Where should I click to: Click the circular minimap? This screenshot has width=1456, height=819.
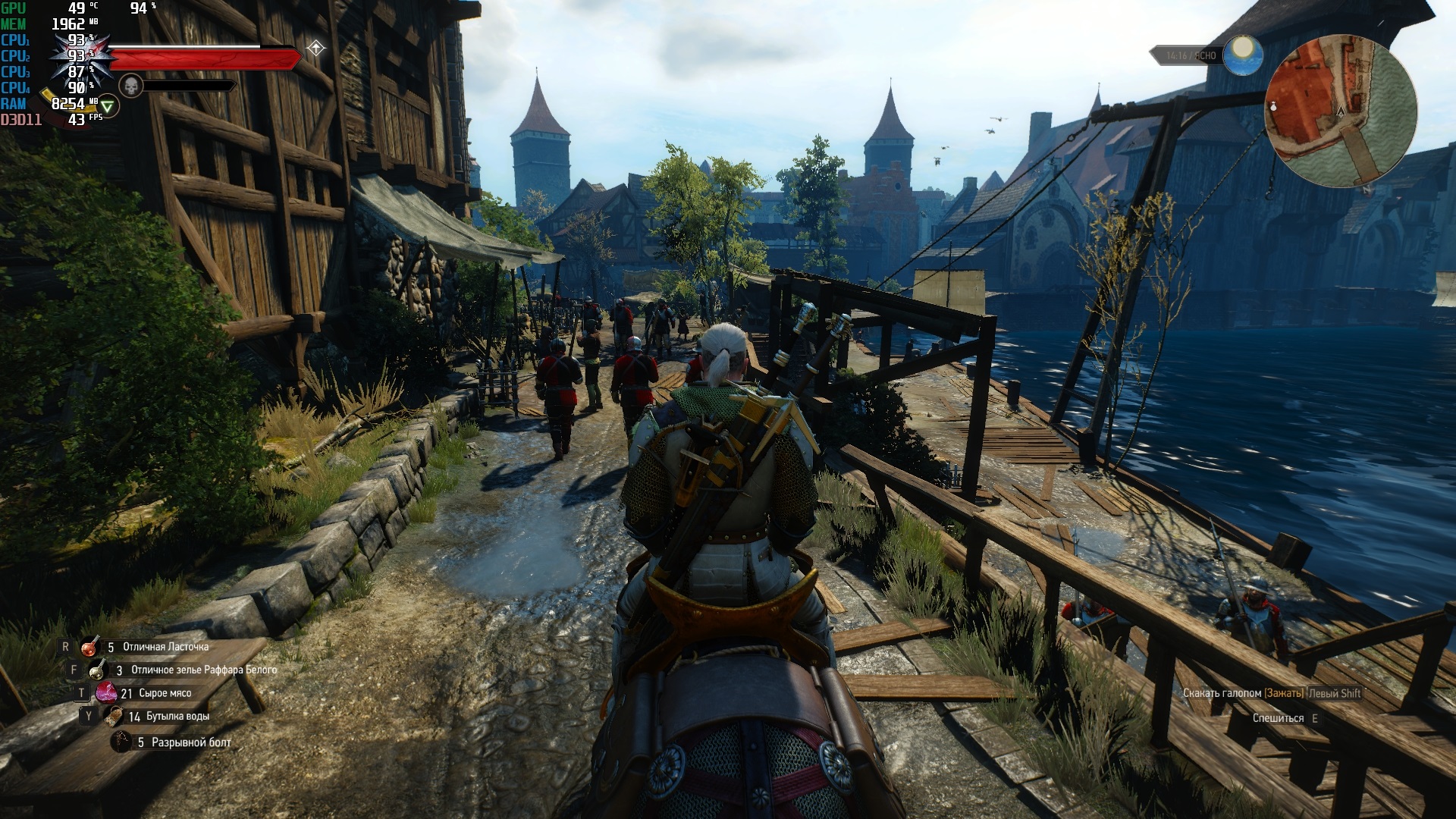coord(1341,111)
